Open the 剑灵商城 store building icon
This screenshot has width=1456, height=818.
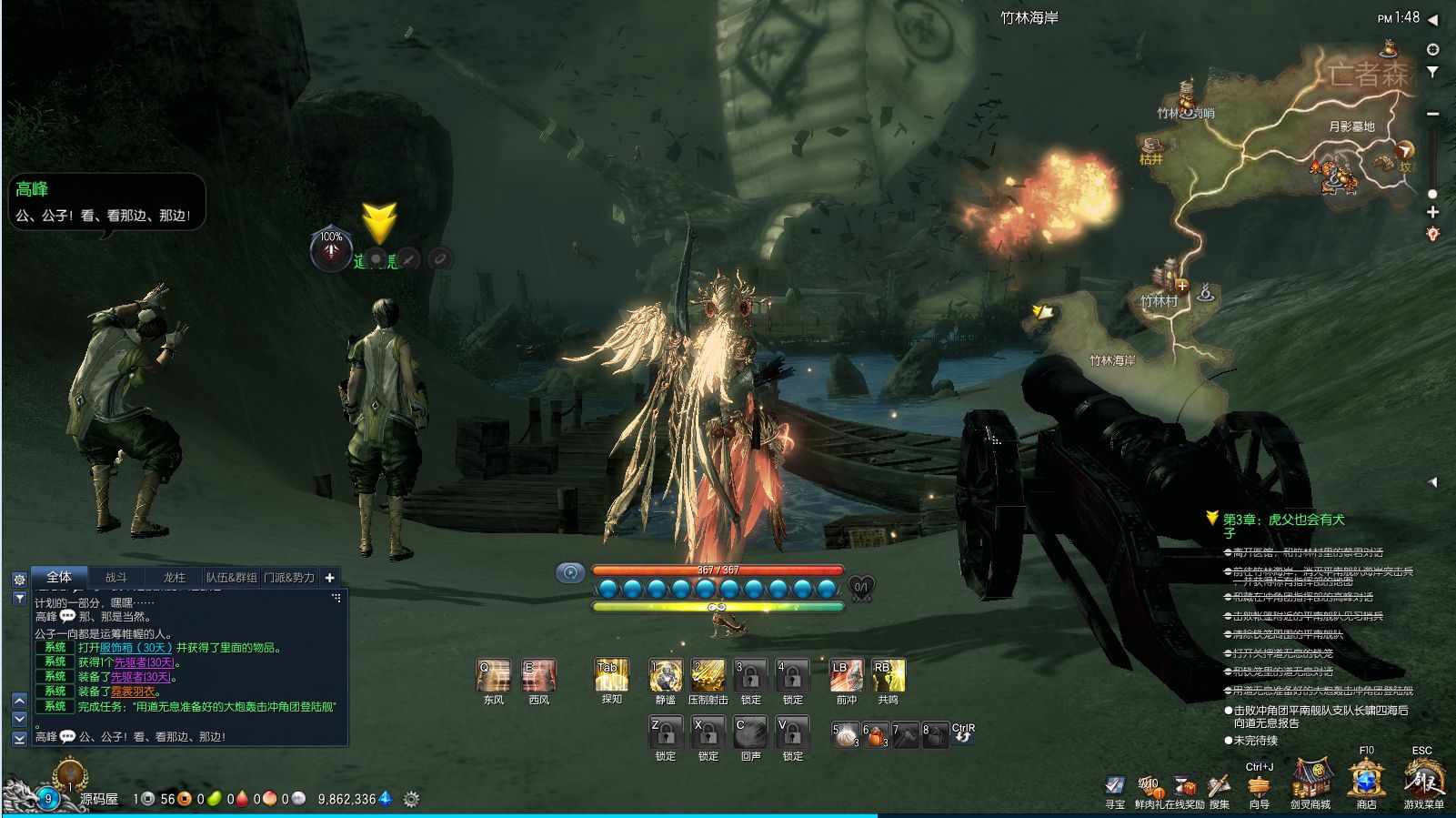tap(1310, 781)
